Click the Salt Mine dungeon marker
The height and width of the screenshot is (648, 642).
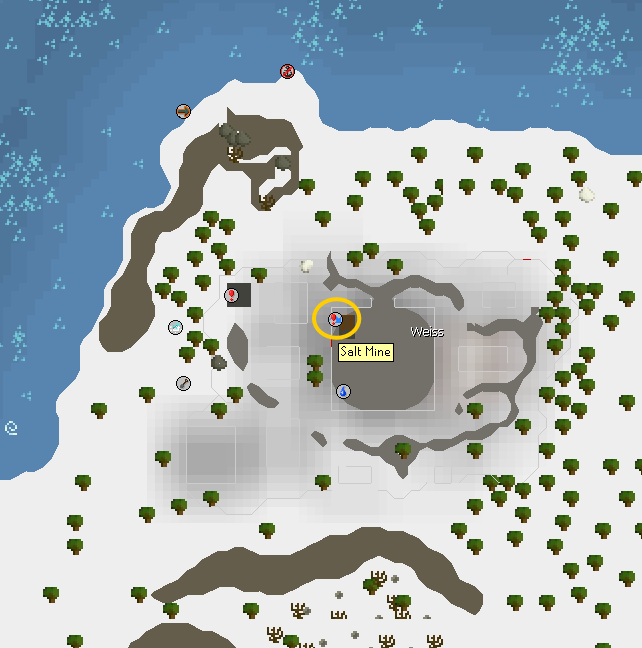click(335, 320)
